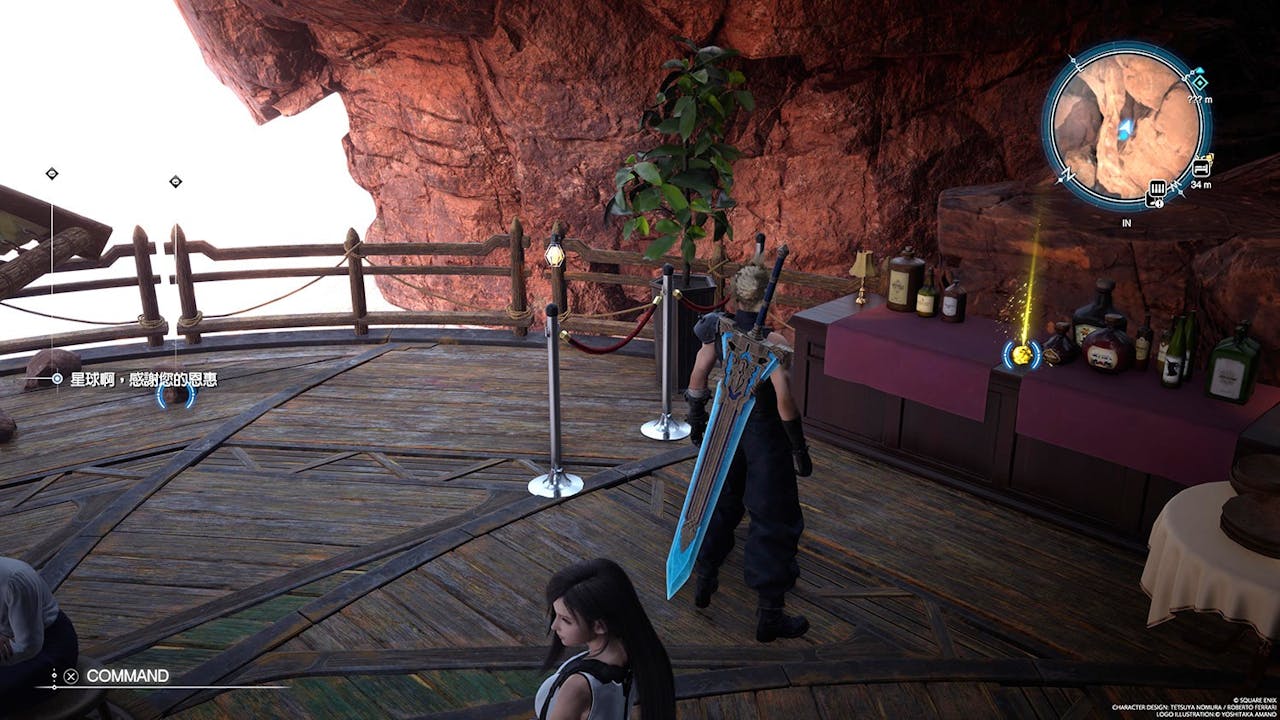Select the glowing gold item pickup marker
The height and width of the screenshot is (720, 1280).
click(1022, 354)
